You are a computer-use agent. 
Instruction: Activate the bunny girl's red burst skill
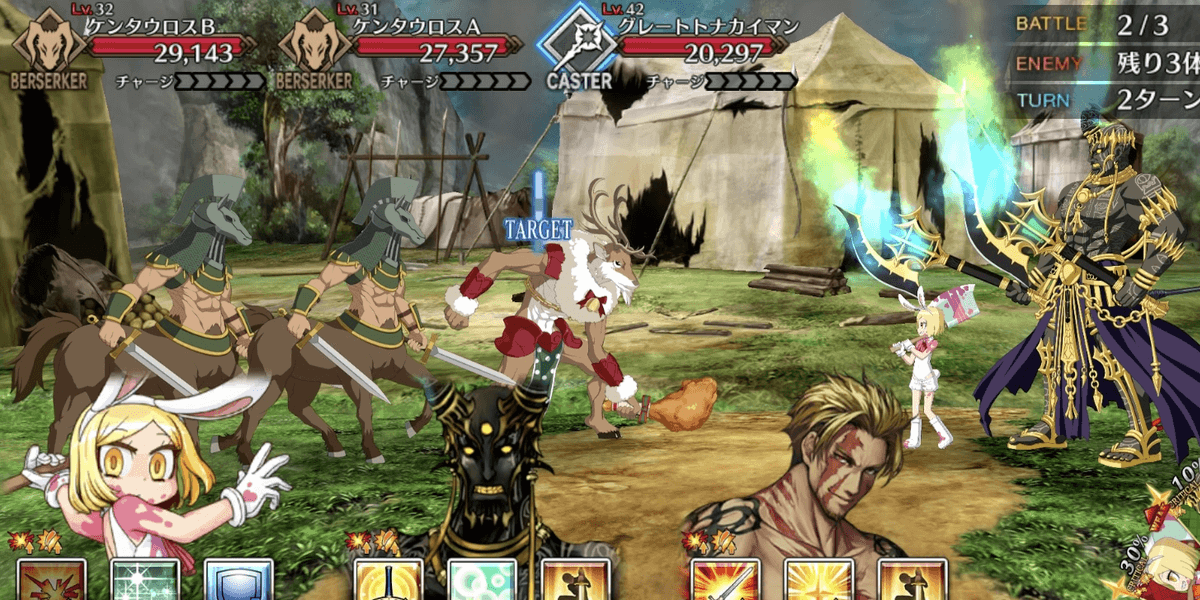point(51,581)
